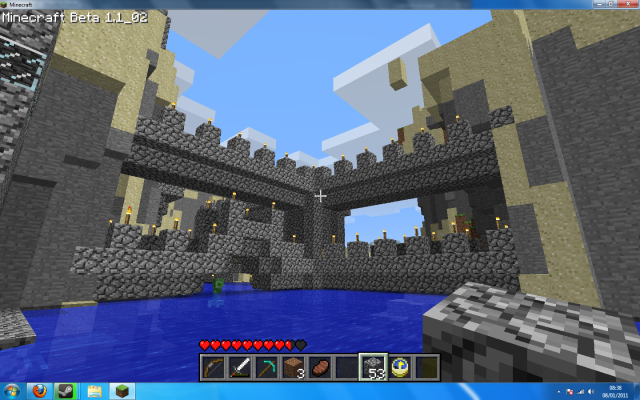Select the bow in the hotbar
Screen dimensions: 640x400
click(213, 367)
